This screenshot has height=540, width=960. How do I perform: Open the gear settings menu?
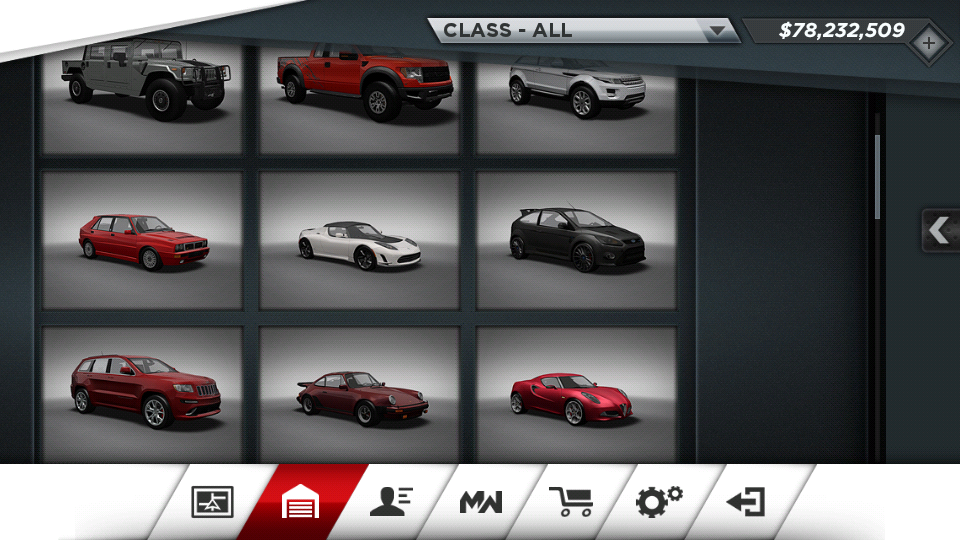coord(659,501)
